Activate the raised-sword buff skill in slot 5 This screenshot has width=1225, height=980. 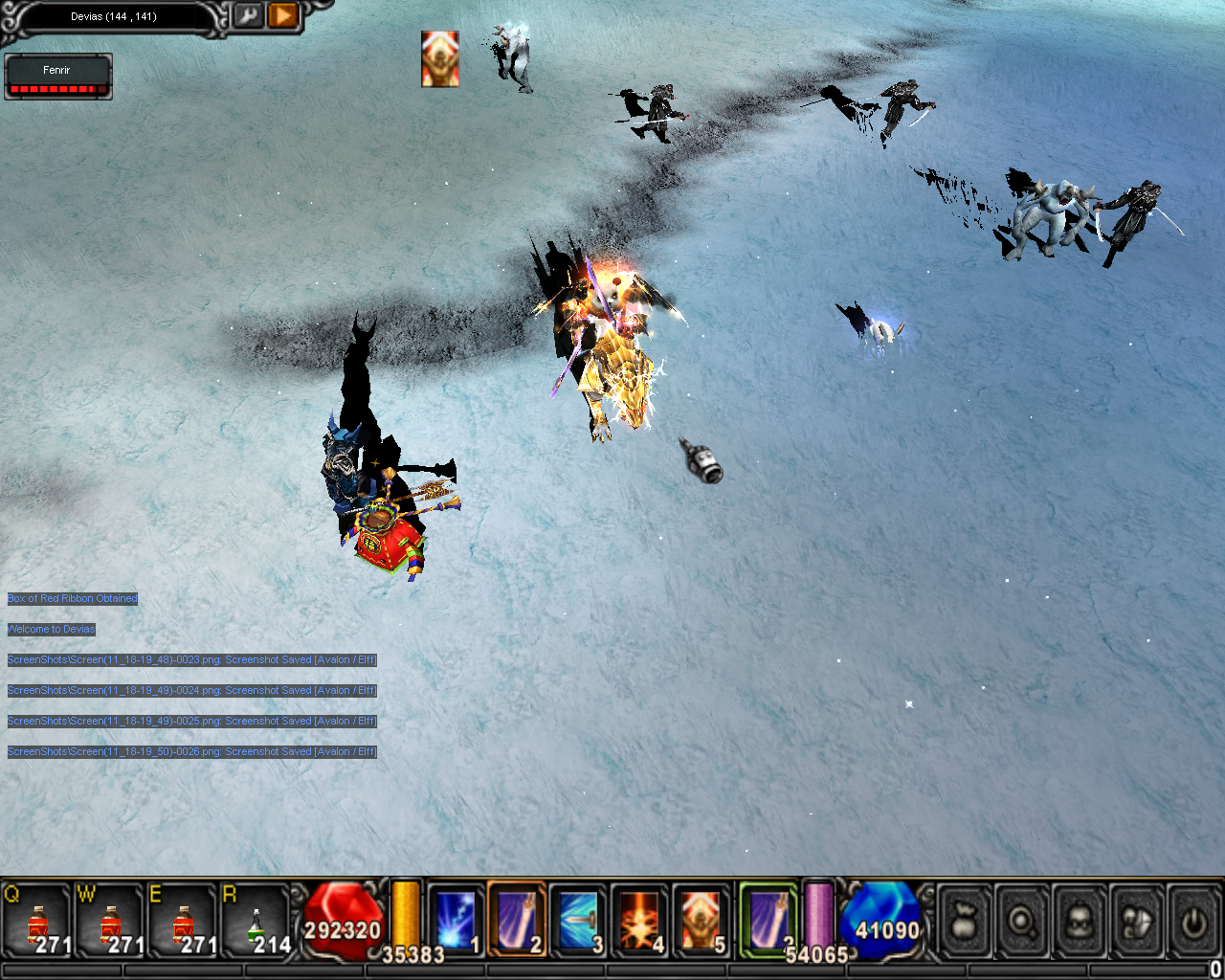(x=702, y=920)
